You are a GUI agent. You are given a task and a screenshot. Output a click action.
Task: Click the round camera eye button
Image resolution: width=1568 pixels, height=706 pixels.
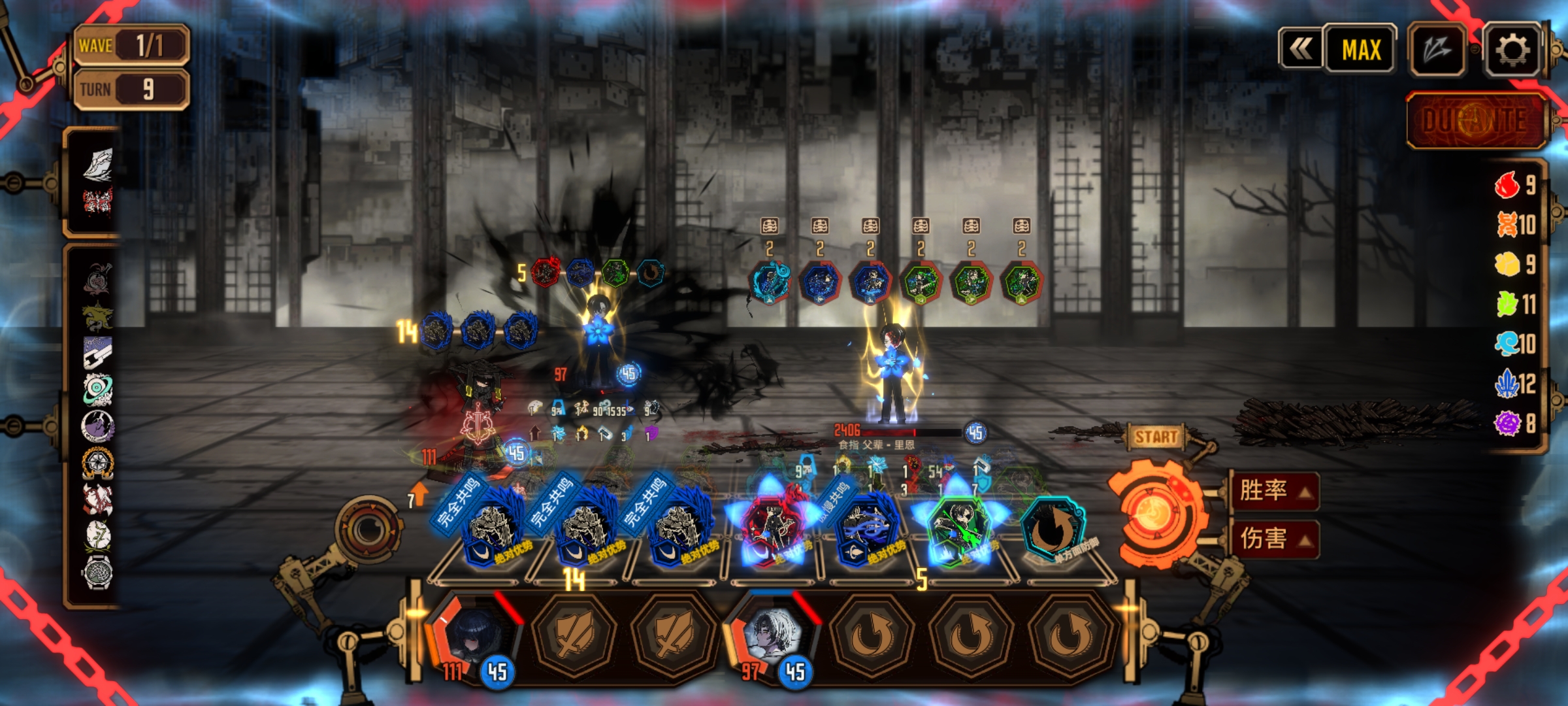pyautogui.click(x=369, y=529)
